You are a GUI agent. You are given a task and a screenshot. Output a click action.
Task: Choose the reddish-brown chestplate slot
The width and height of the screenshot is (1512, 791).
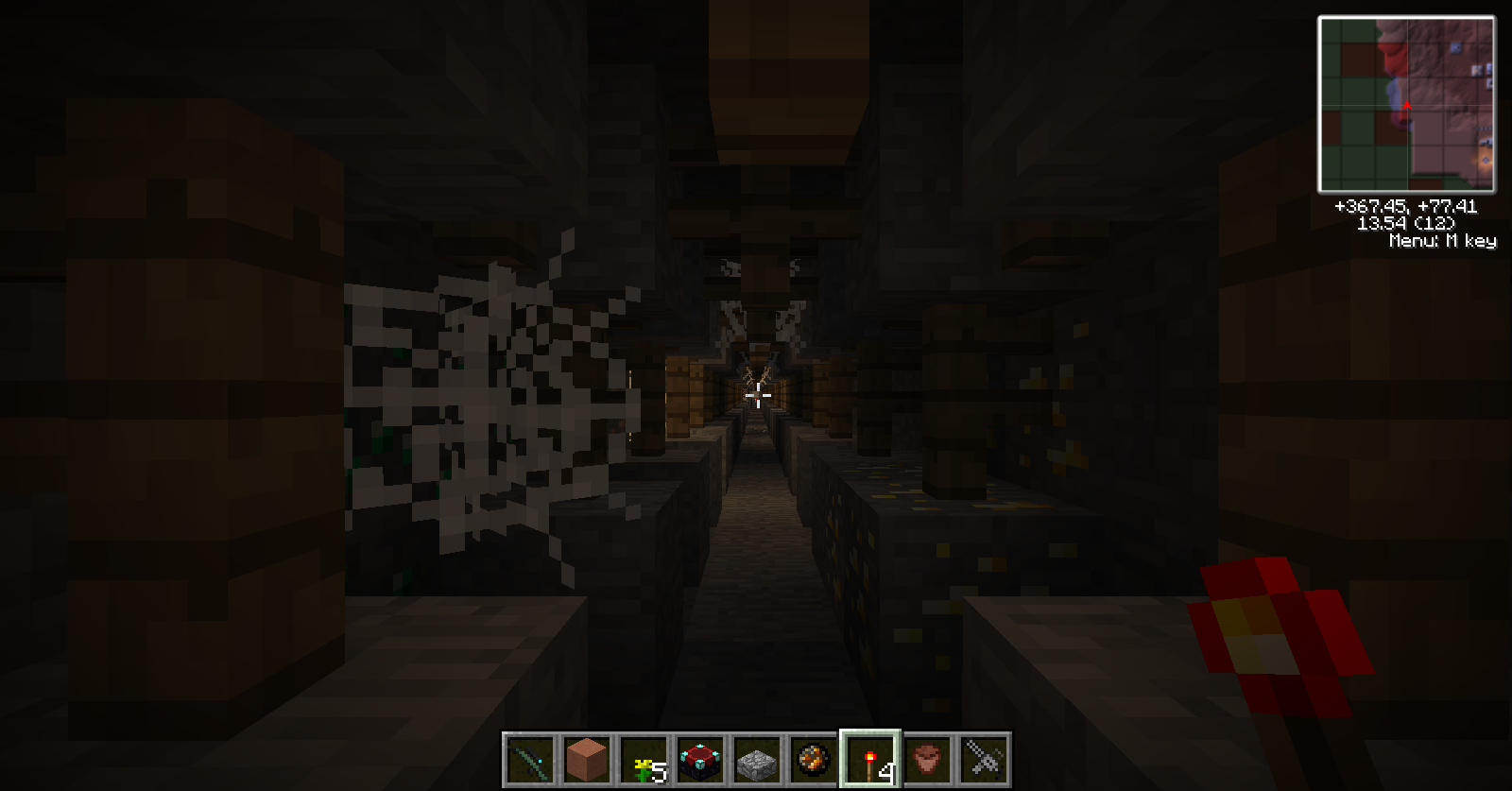tap(927, 759)
